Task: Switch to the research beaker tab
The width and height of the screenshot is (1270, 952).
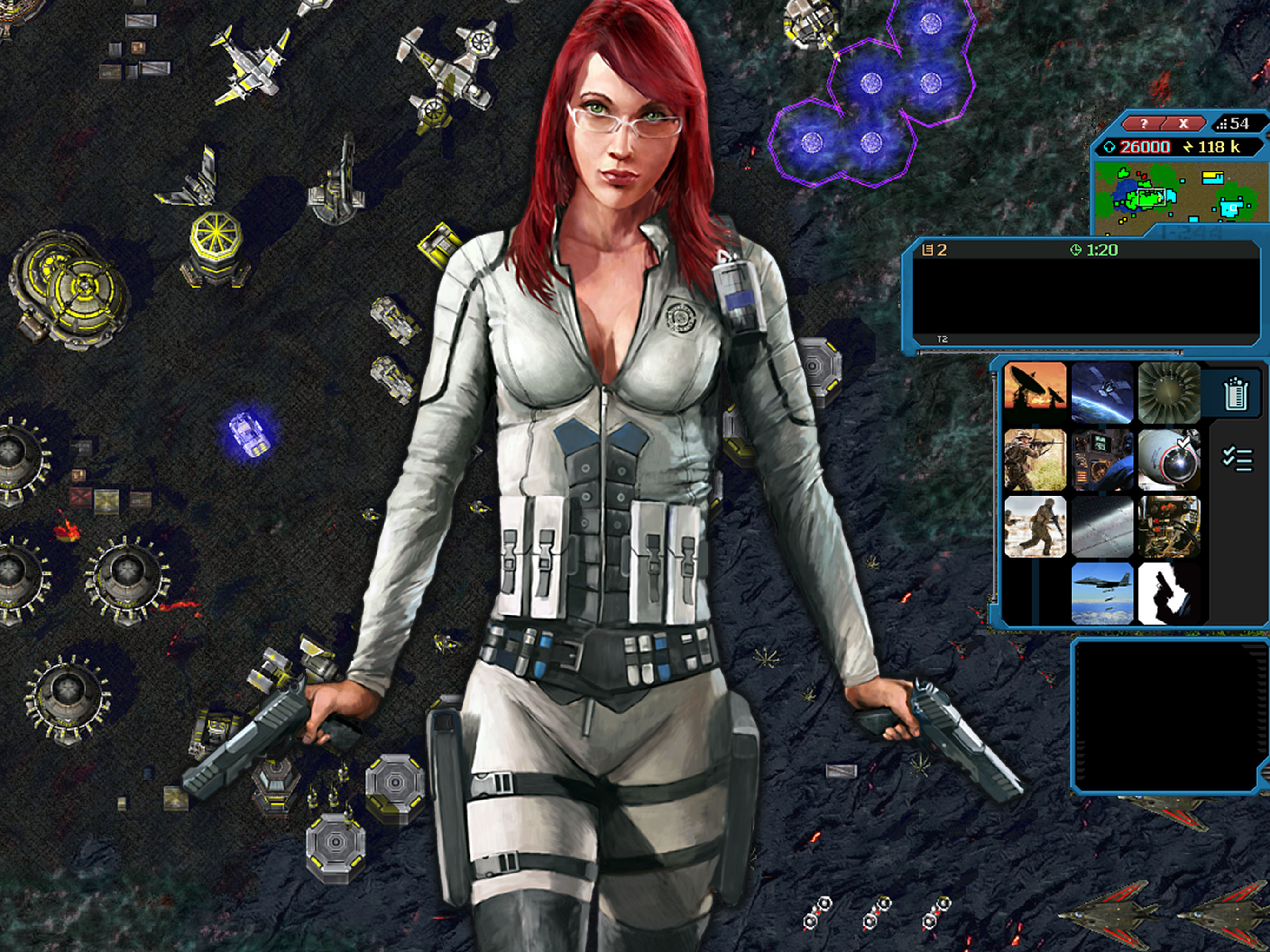Action: pyautogui.click(x=1236, y=393)
